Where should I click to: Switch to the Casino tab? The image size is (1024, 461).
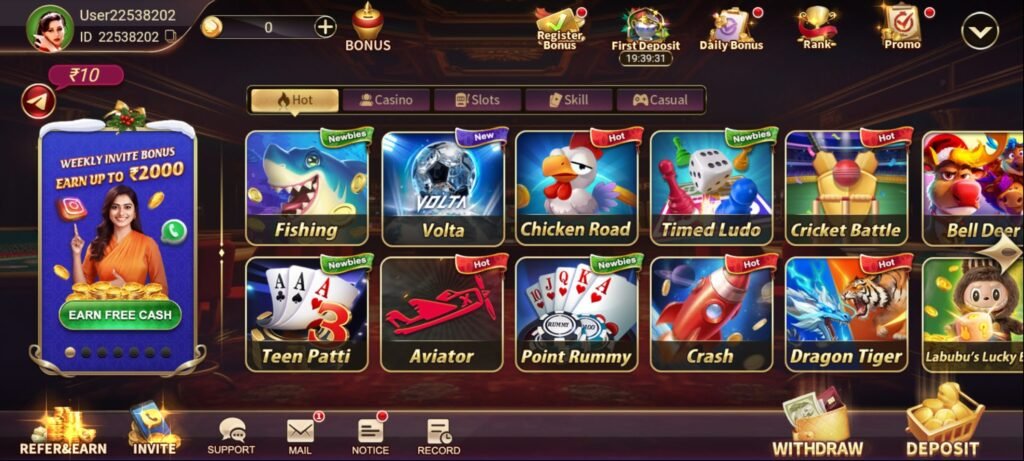point(386,100)
